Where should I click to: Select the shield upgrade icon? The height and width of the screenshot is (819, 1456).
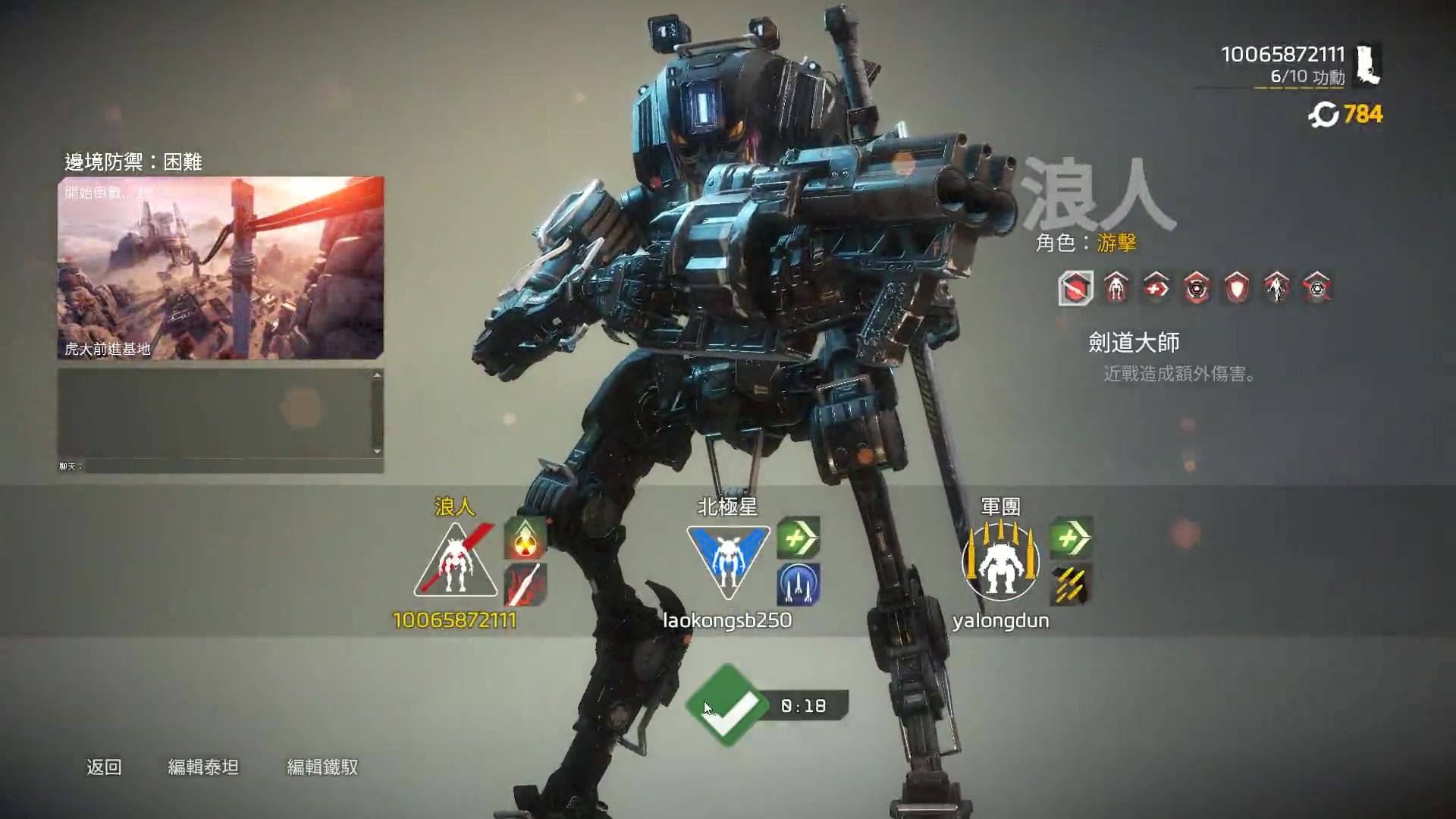pyautogui.click(x=1236, y=288)
